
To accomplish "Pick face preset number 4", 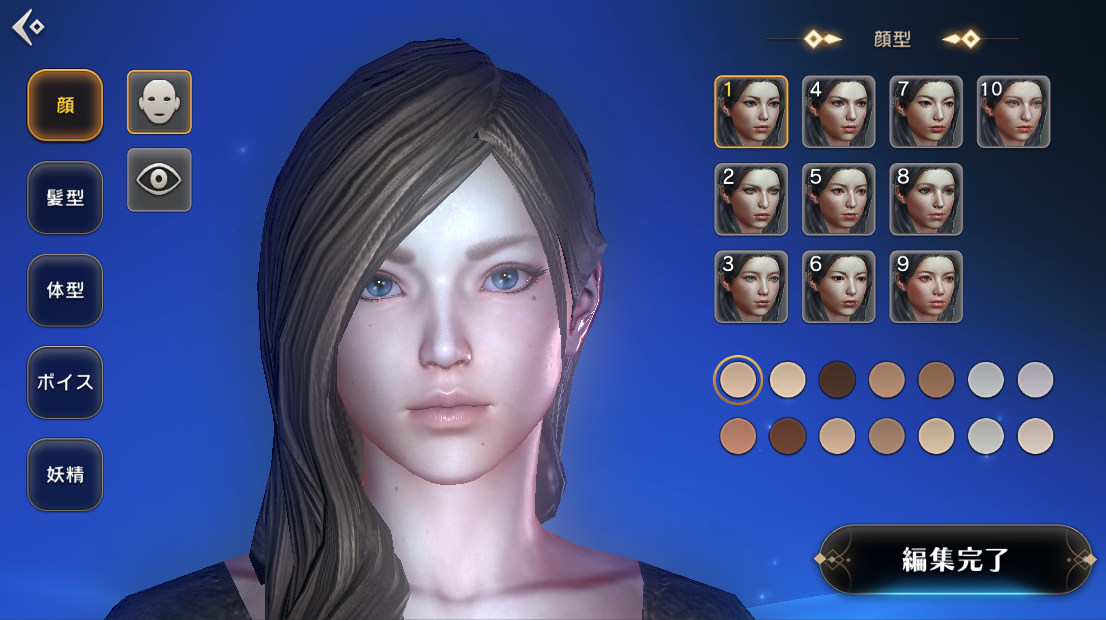I will pos(838,112).
